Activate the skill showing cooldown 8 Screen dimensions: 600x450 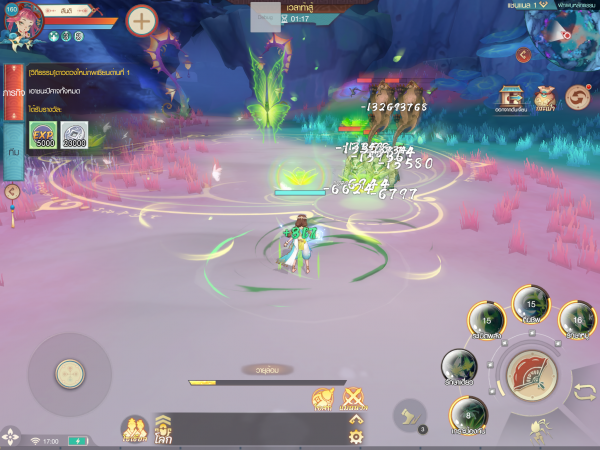pyautogui.click(x=468, y=414)
